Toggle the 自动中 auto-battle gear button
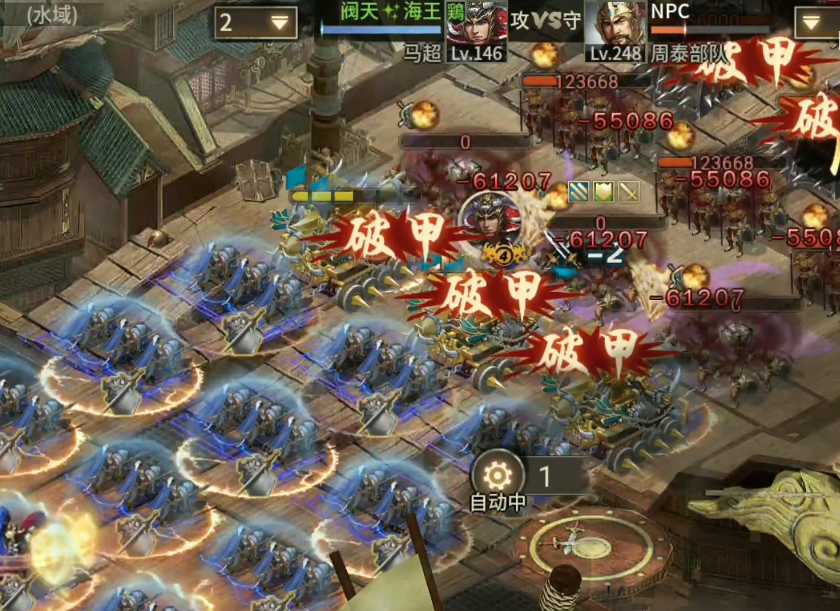This screenshot has width=840, height=611. coord(497,473)
